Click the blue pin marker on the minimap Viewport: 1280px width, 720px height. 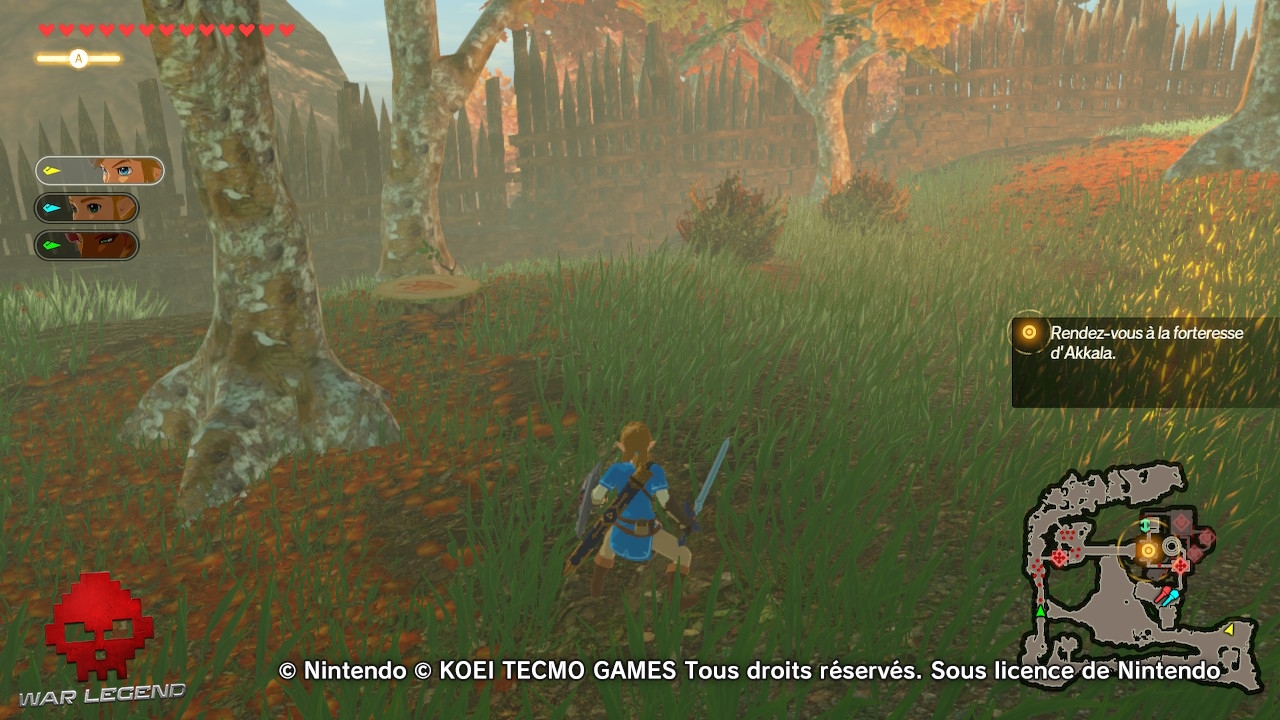click(1170, 596)
